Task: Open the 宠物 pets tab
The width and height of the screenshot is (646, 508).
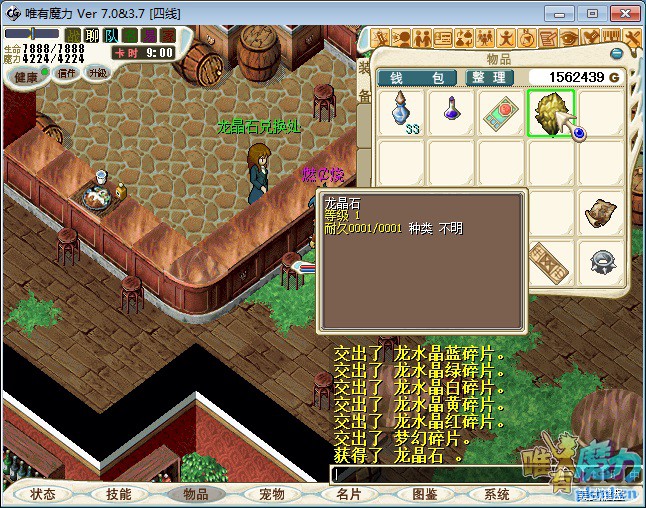Action: (x=272, y=494)
